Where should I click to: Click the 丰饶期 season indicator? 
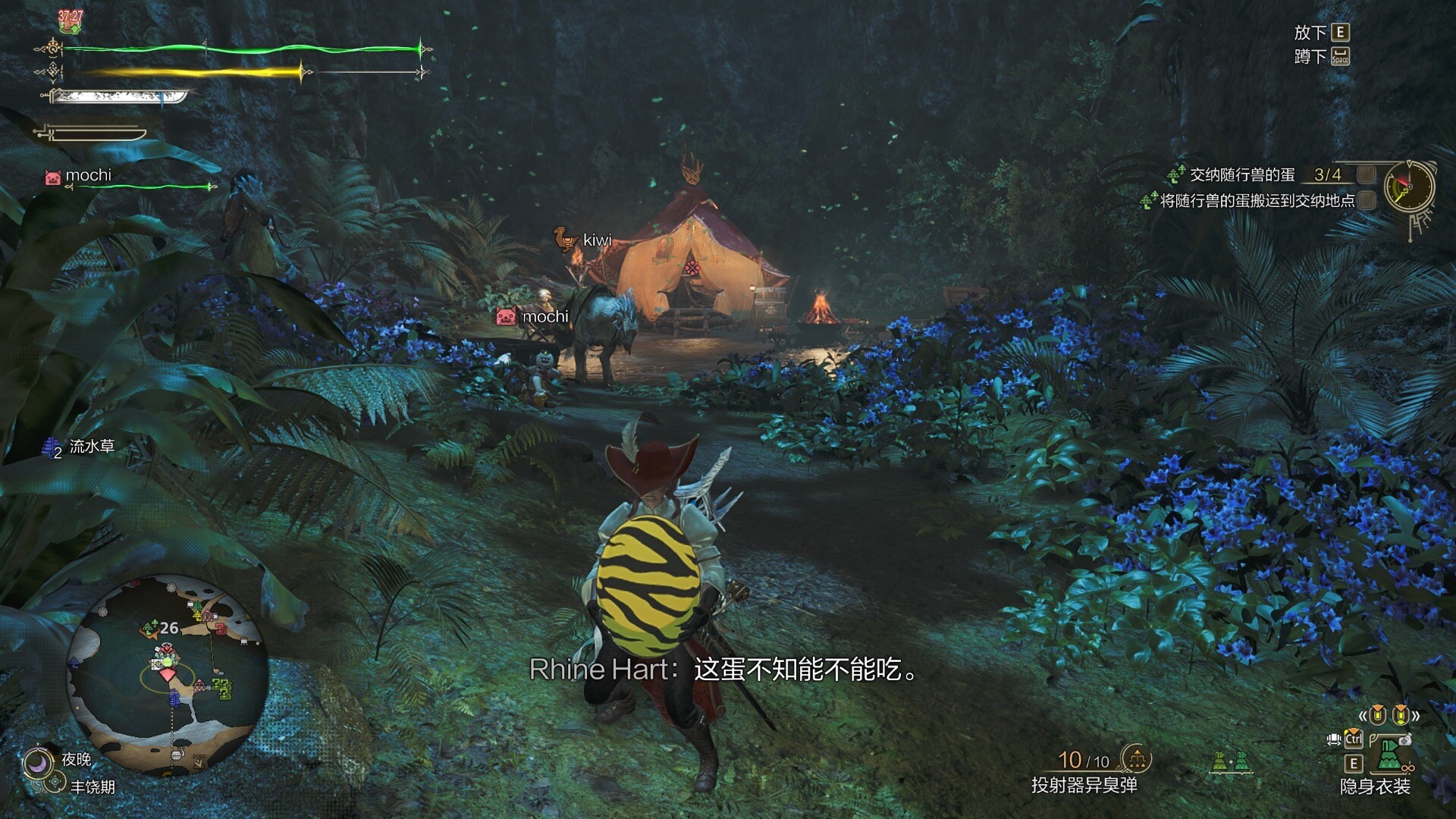point(92,787)
